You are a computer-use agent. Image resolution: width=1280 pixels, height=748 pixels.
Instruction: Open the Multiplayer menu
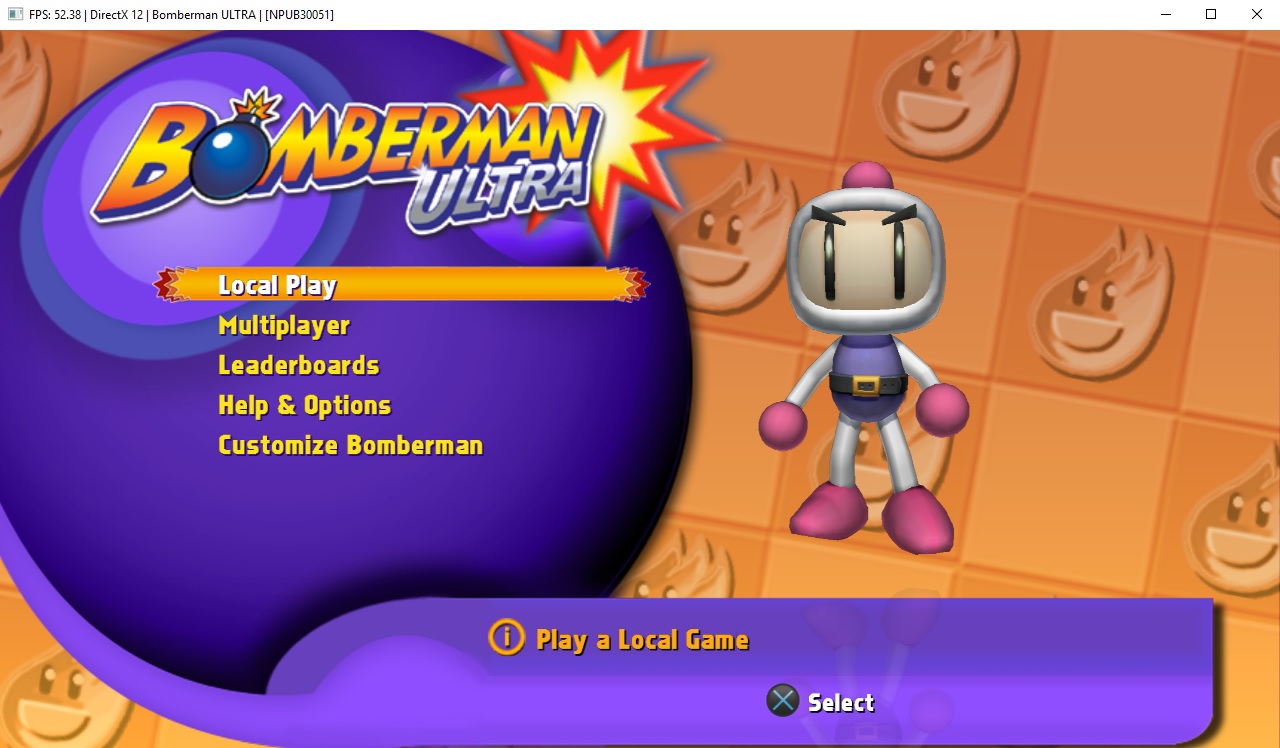tap(284, 326)
